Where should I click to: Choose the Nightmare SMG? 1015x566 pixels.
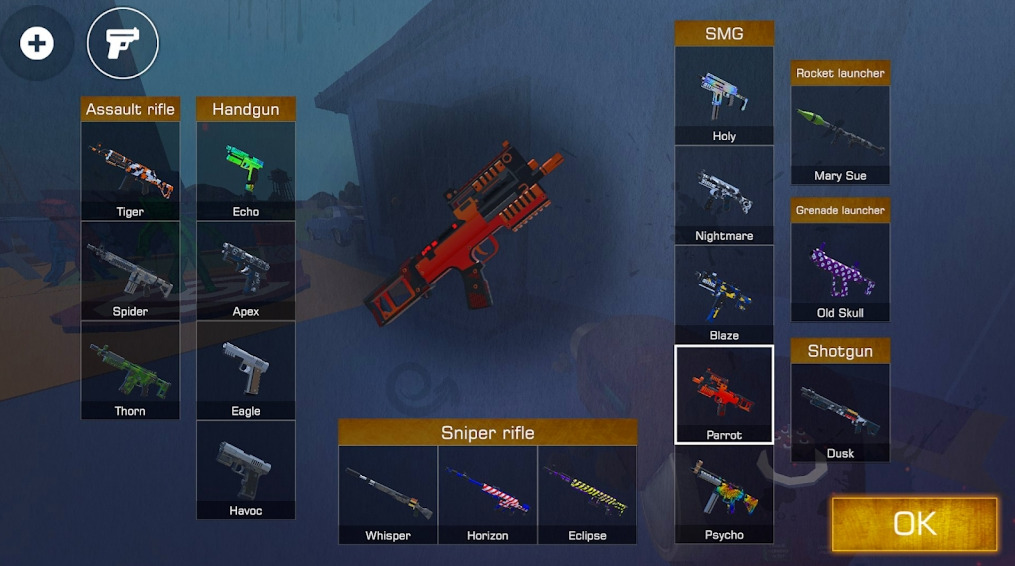pos(724,195)
